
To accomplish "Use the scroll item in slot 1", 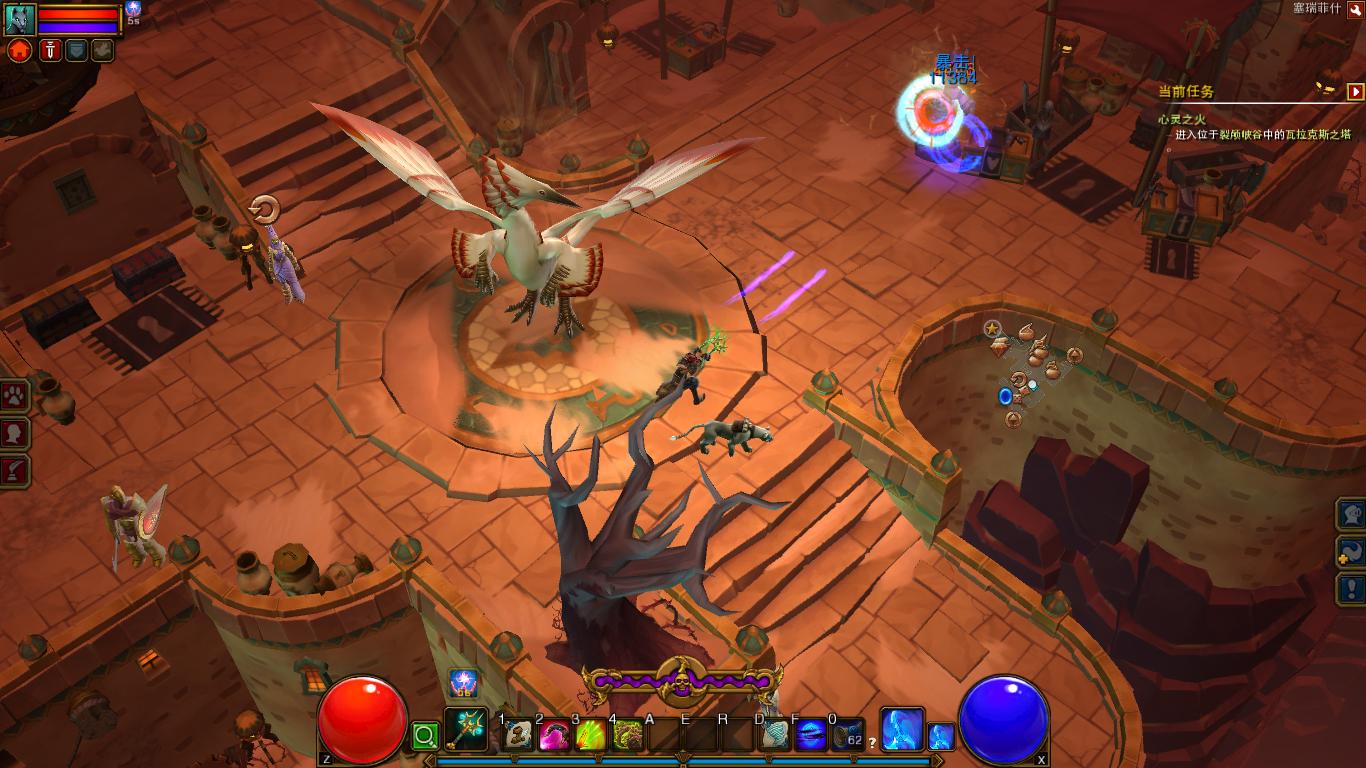I will [518, 736].
